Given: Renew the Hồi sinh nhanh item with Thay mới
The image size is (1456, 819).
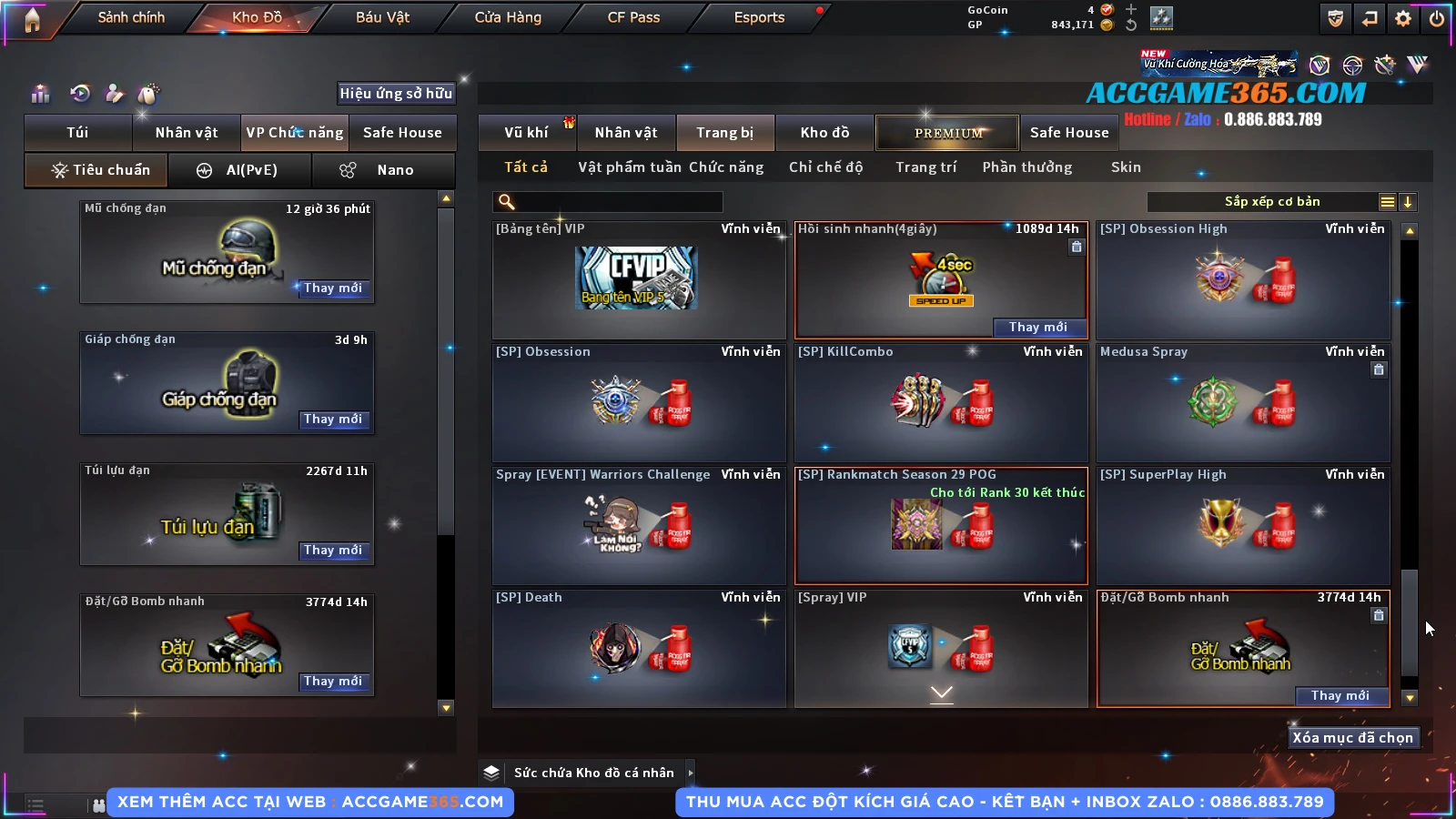Looking at the screenshot, I should pos(1037,328).
